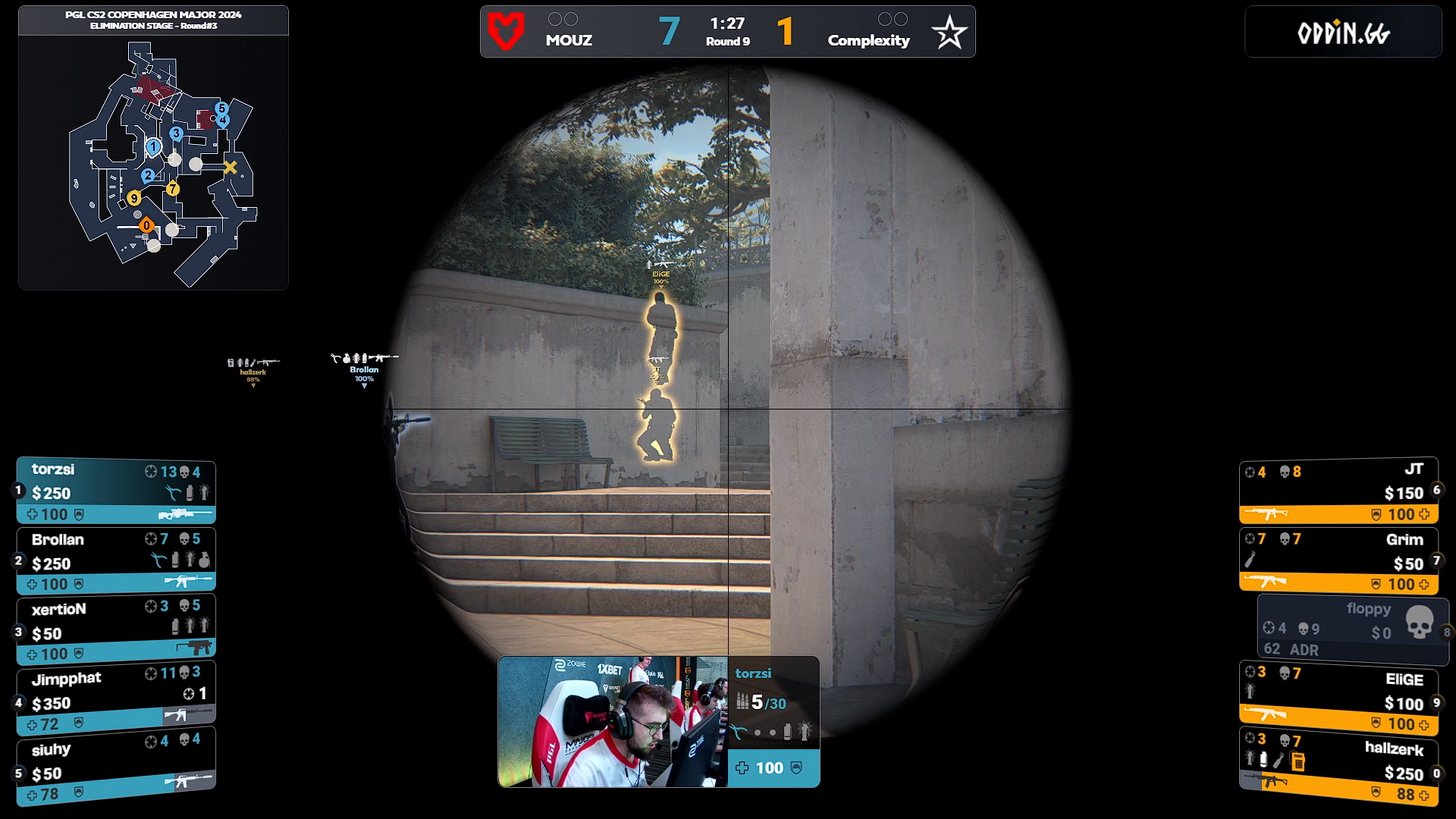Expand floppy's ADR stats panel
The image size is (1456, 819).
coord(1290,650)
